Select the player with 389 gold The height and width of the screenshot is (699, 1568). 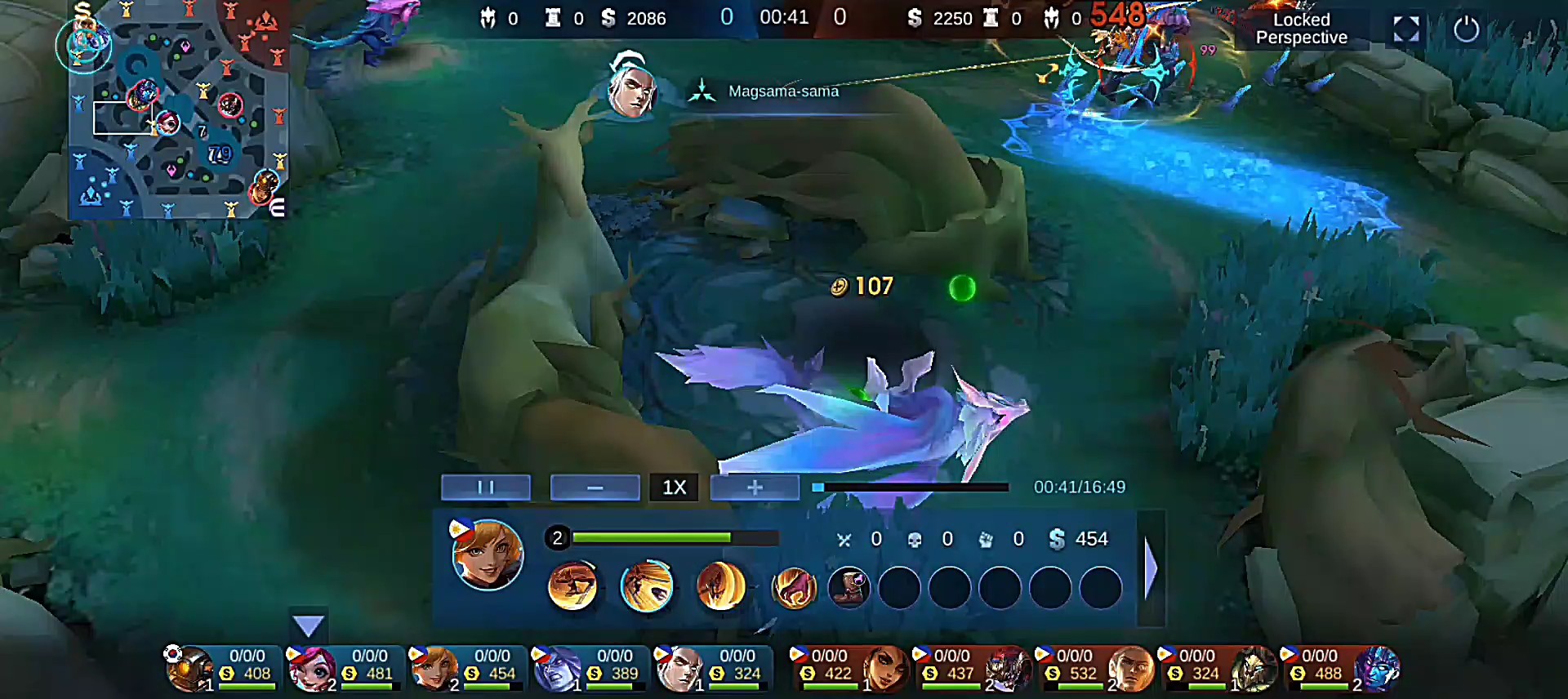tap(590, 668)
